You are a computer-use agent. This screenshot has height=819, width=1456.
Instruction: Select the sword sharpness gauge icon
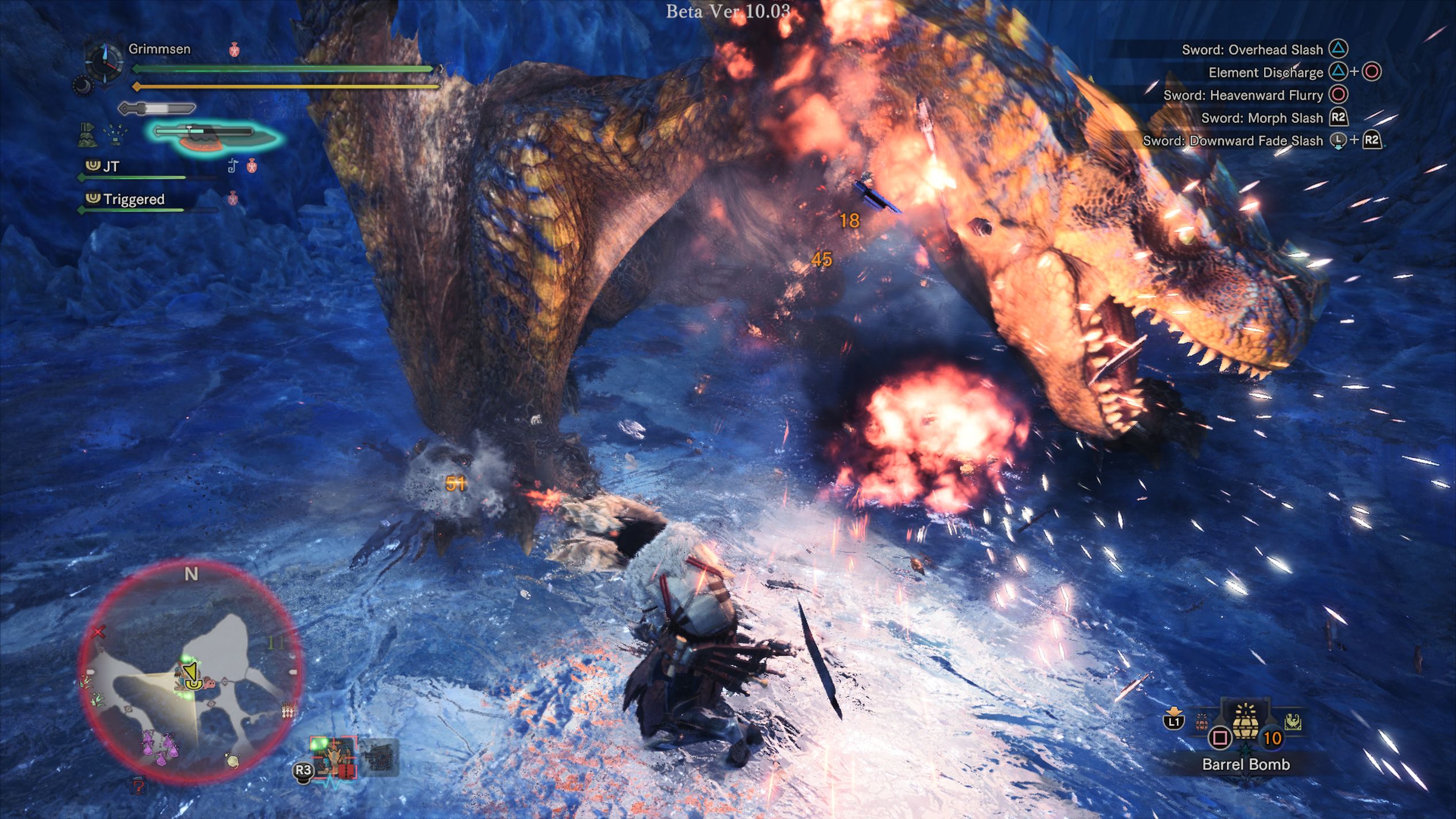click(x=156, y=109)
